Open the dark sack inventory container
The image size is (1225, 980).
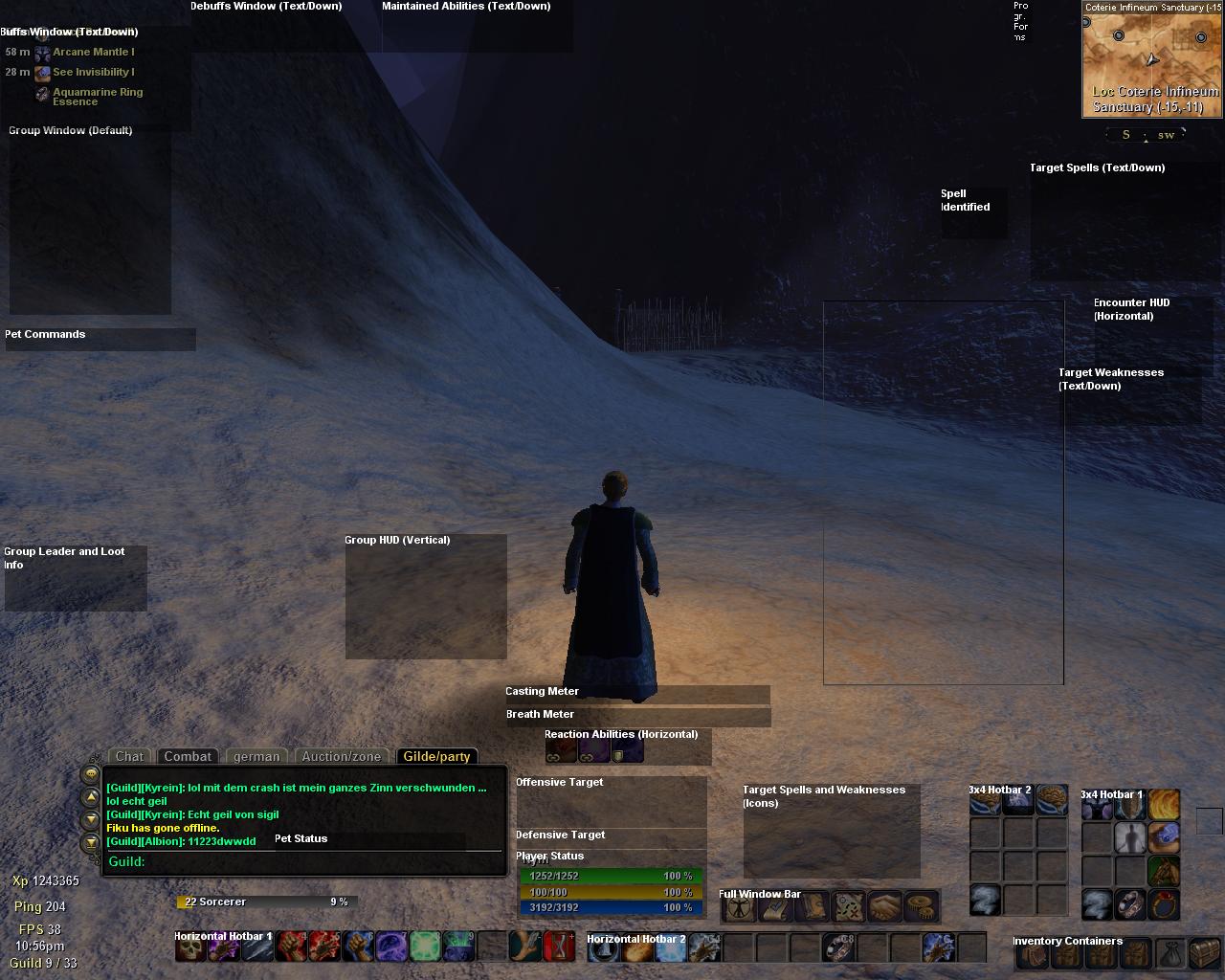(1169, 954)
